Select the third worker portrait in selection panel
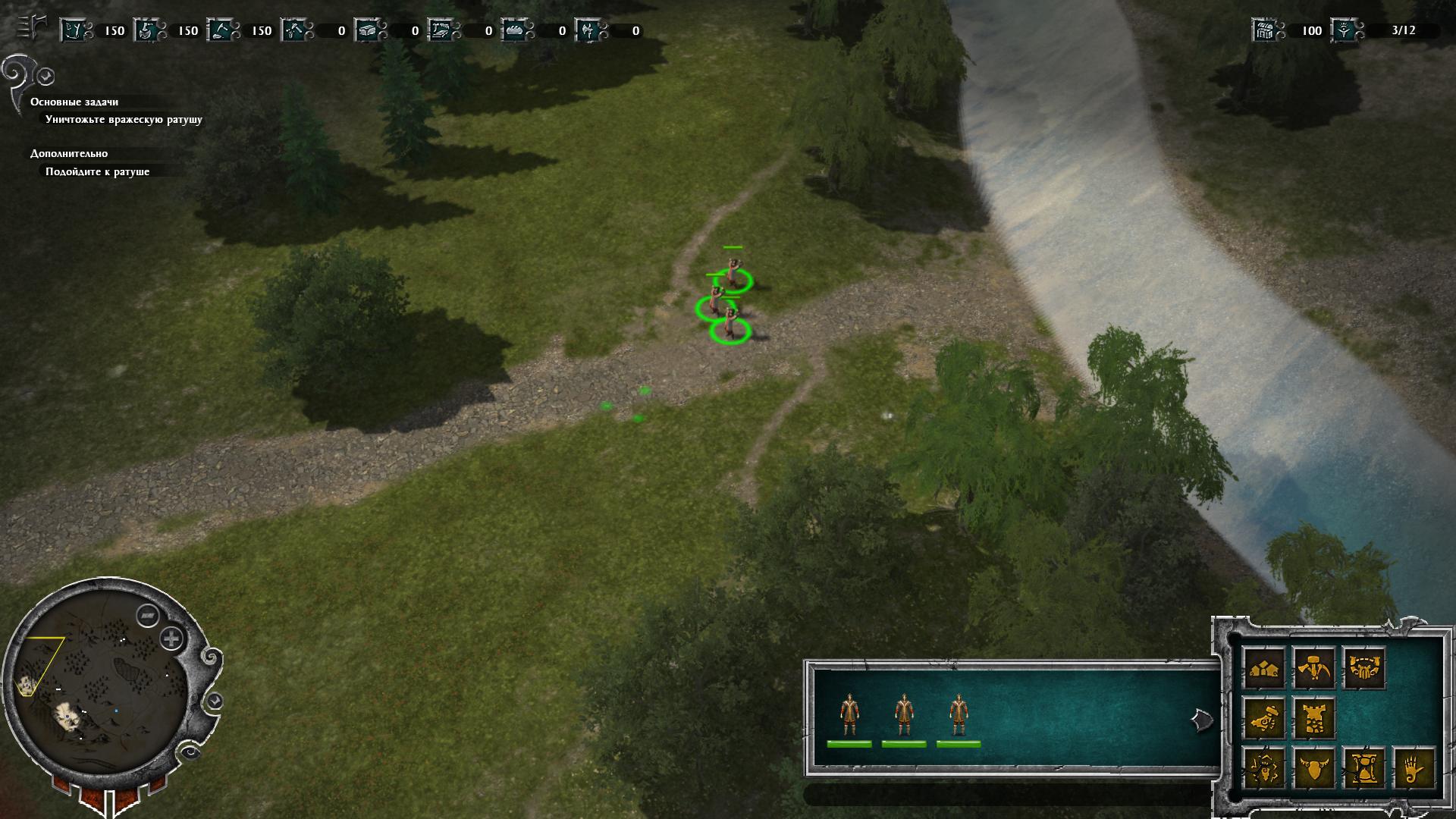This screenshot has width=1456, height=819. click(959, 717)
